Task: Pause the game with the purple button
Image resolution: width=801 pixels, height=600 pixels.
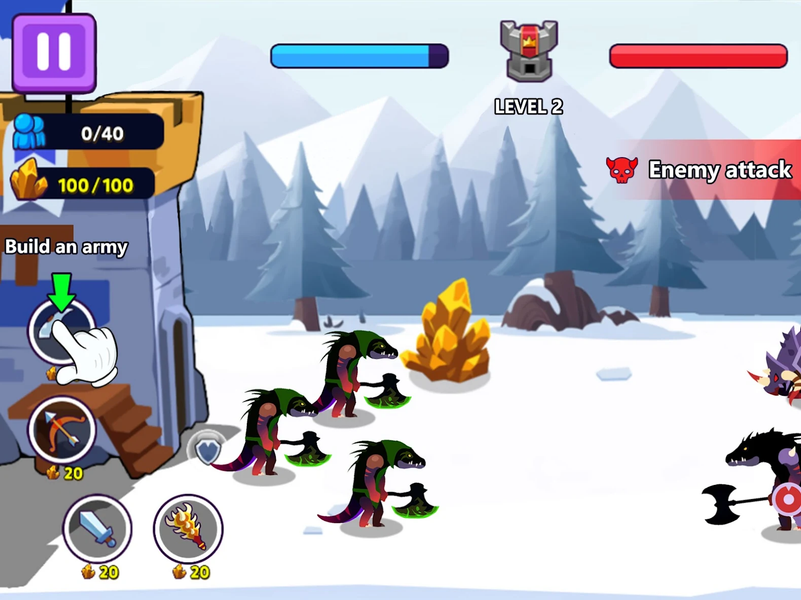Action: coord(54,52)
